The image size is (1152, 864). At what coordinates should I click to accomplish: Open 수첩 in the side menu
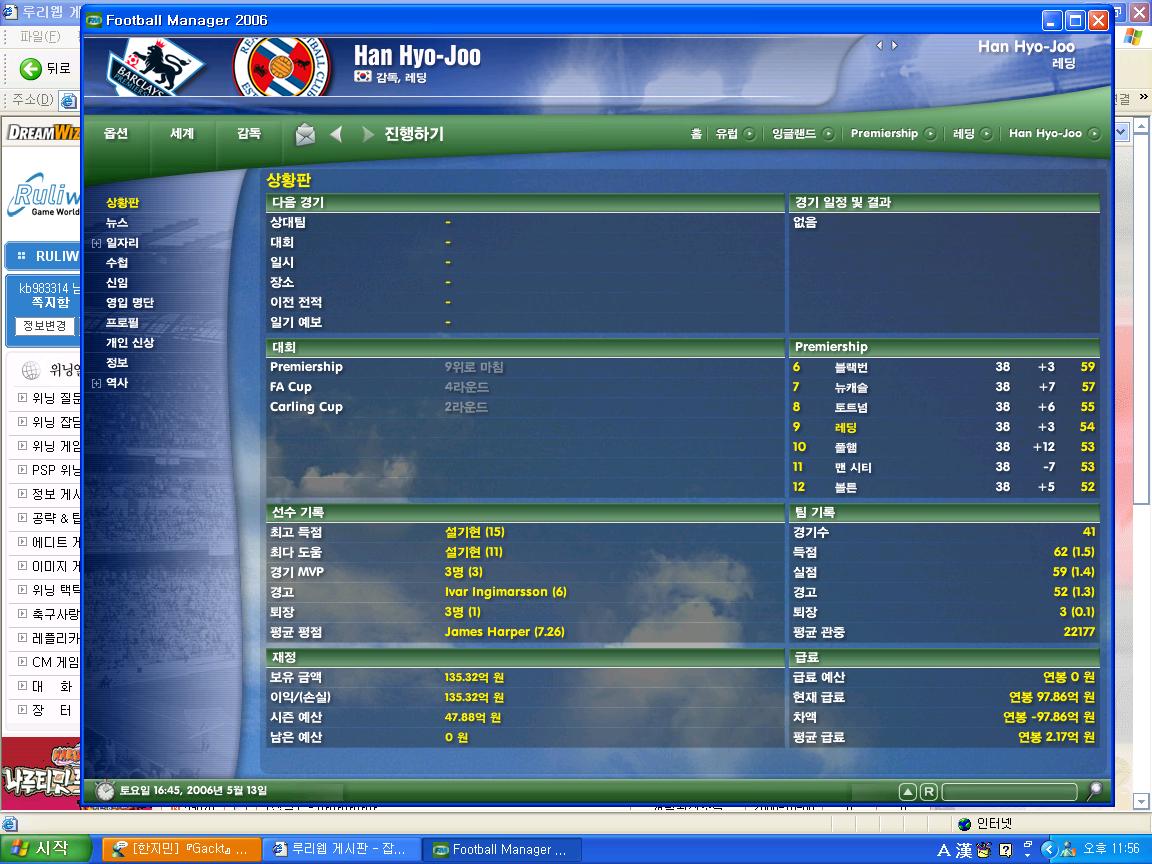(117, 263)
